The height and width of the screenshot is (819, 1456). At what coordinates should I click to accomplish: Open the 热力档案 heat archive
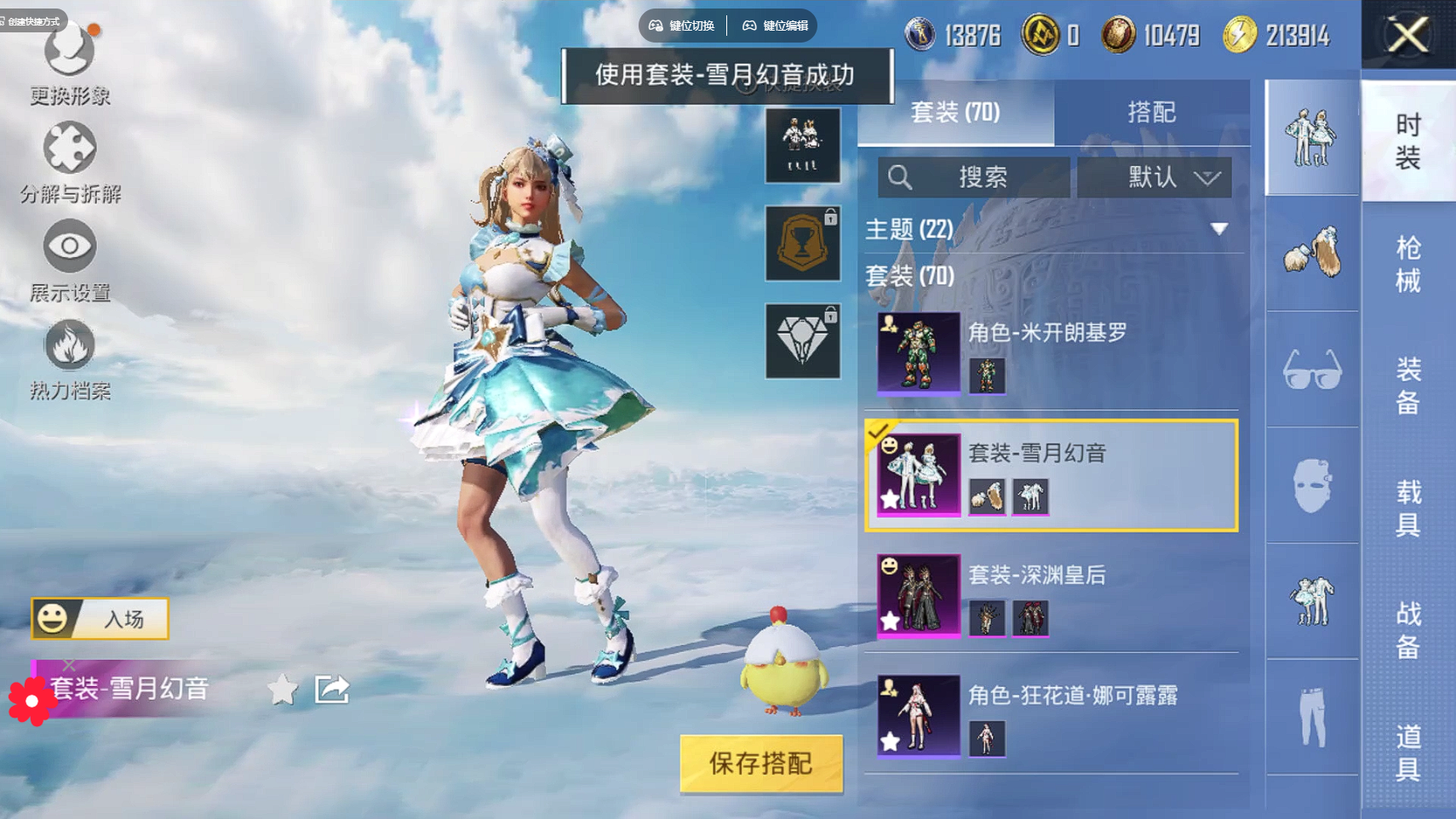(x=70, y=359)
